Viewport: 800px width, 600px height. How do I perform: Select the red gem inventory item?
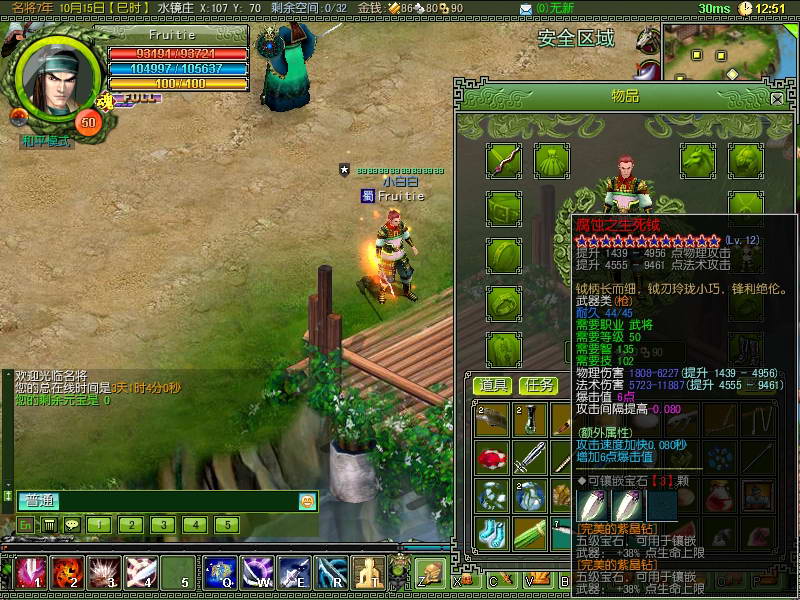492,459
